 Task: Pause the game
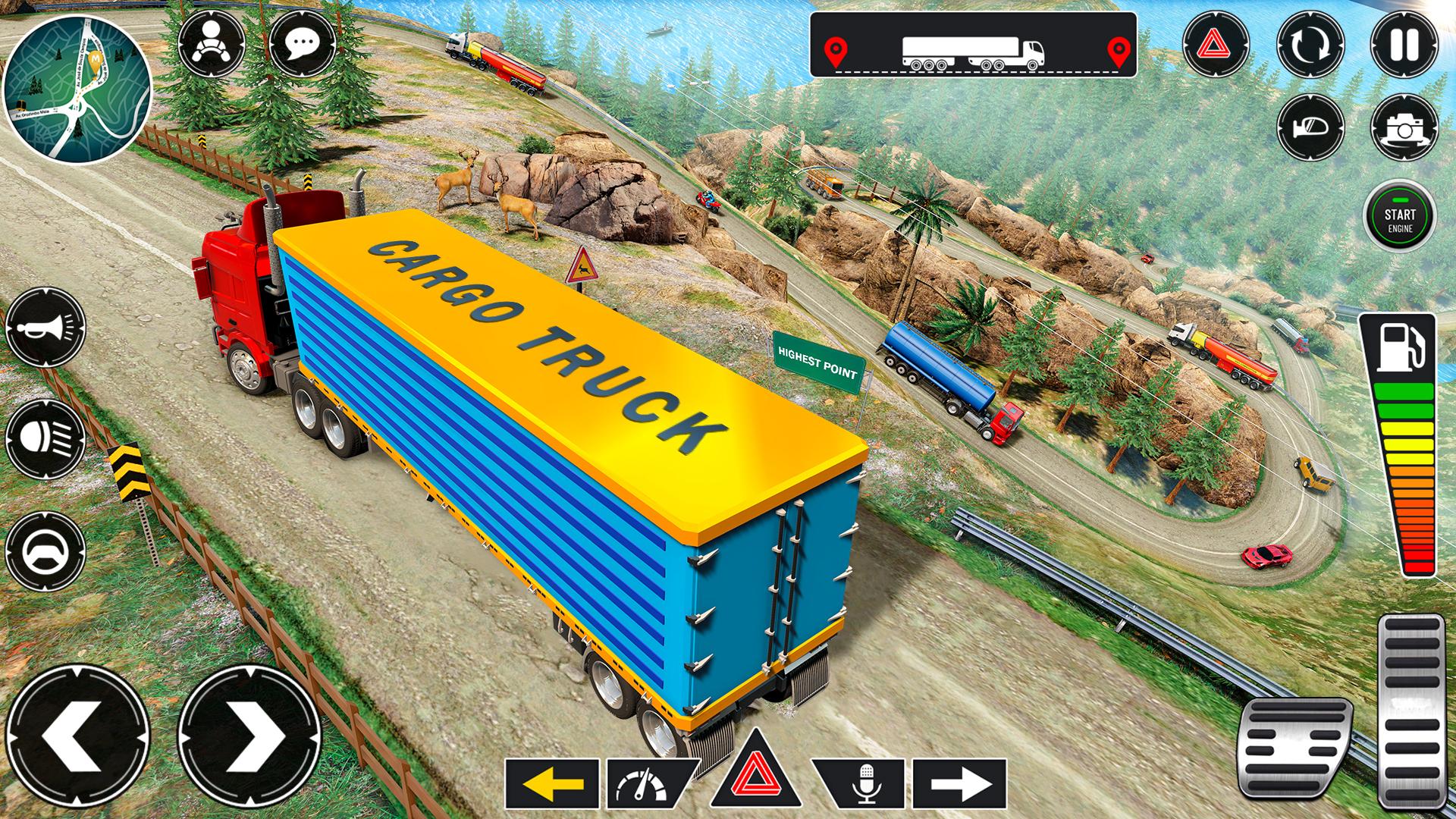tap(1404, 44)
